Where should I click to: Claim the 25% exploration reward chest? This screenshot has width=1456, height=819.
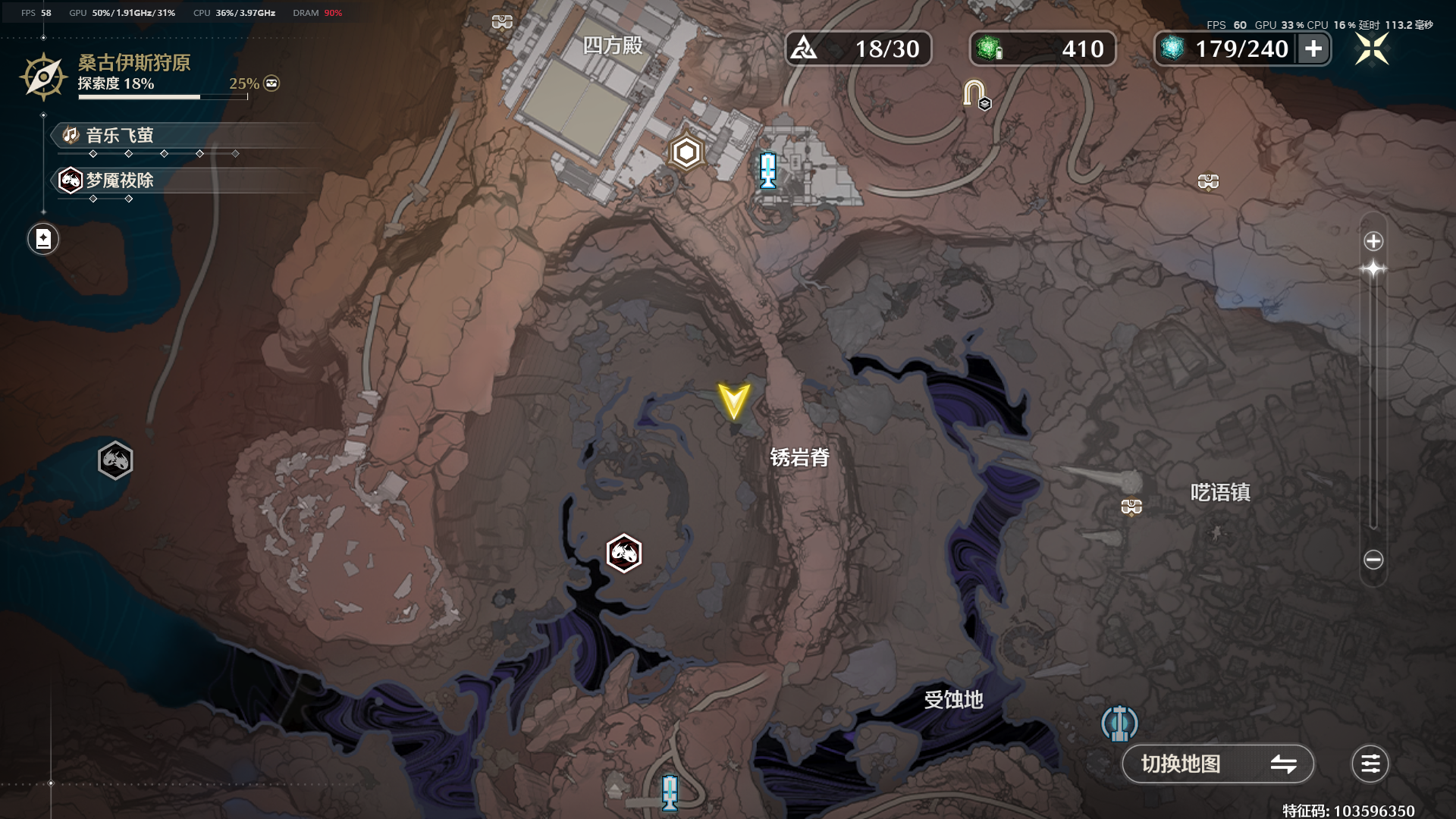point(271,83)
